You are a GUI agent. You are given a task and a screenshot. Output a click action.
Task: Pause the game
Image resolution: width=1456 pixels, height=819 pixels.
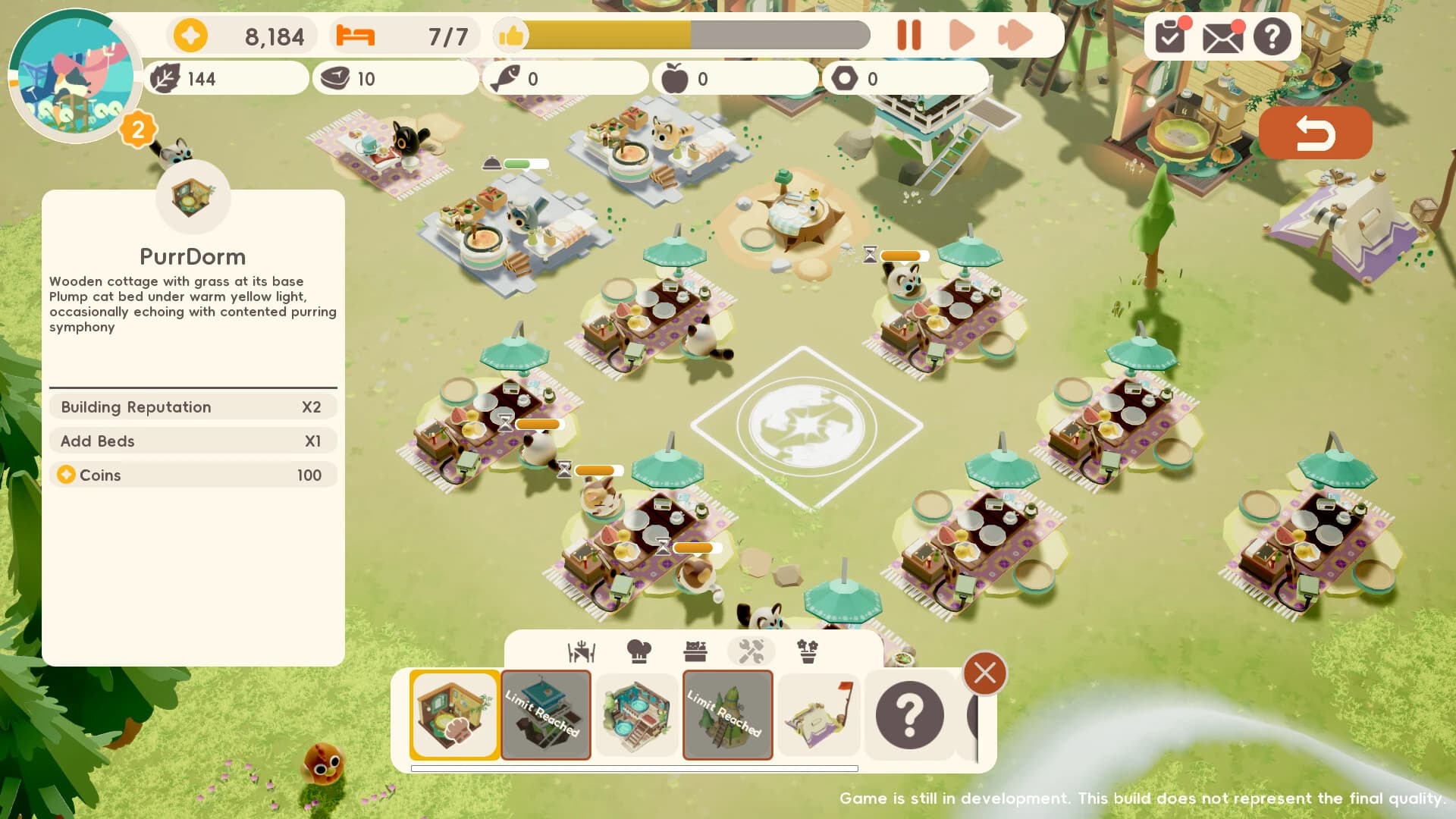click(x=910, y=35)
